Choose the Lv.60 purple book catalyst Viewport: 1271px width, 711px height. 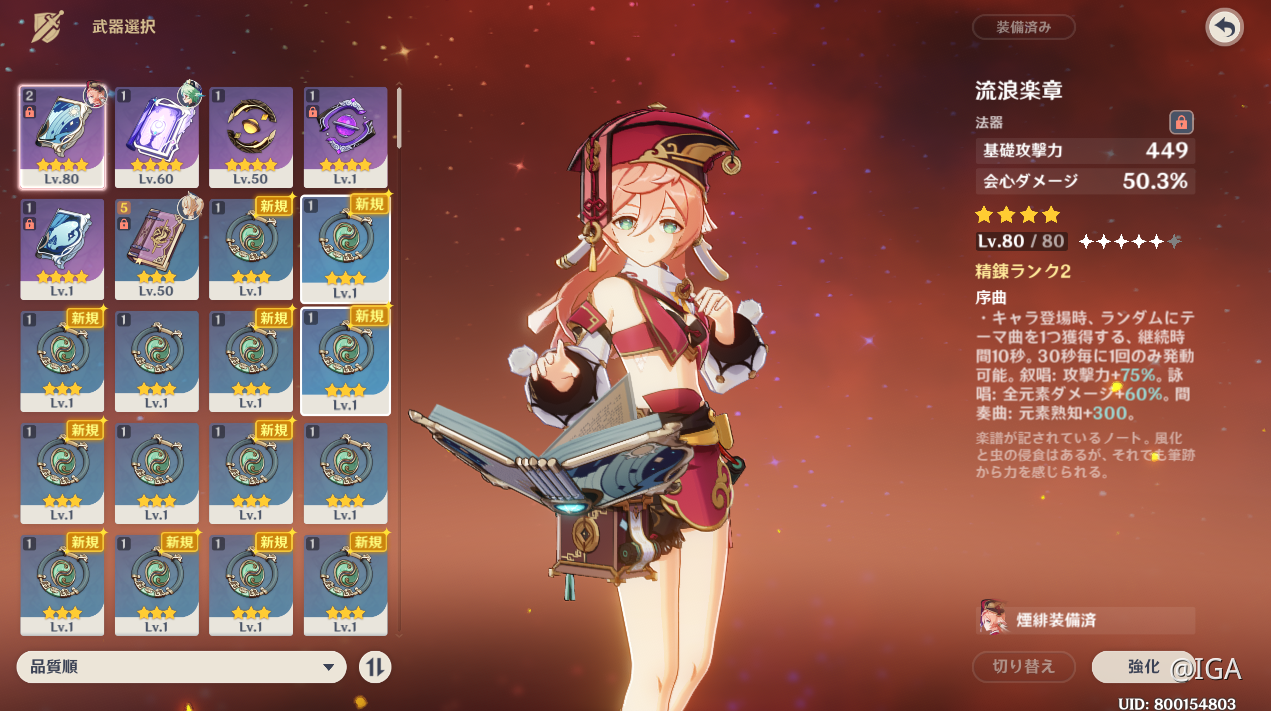tap(157, 136)
